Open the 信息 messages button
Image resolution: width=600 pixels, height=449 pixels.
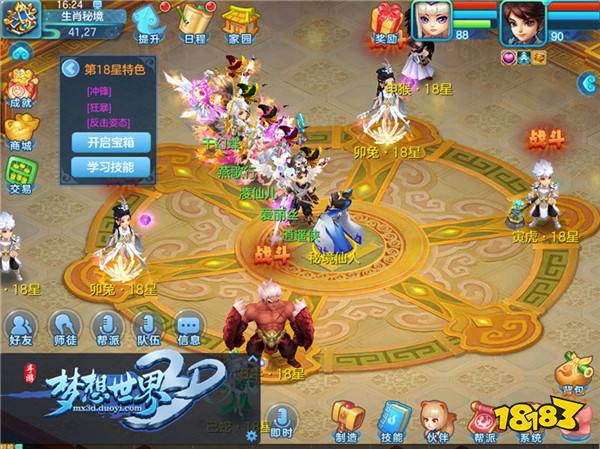pos(188,328)
